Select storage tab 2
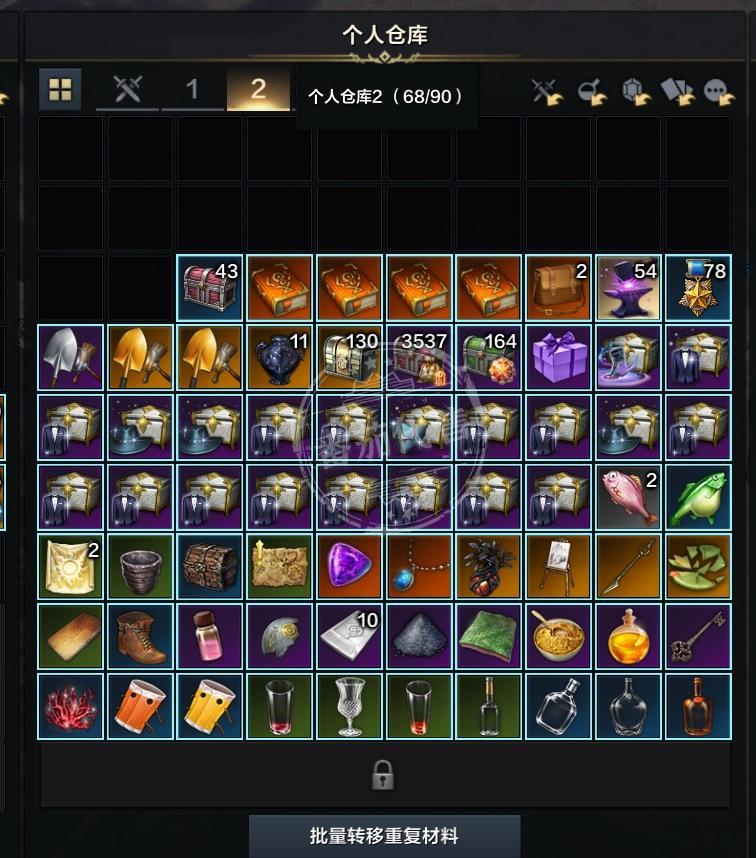Screen dimensions: 756x858 pyautogui.click(x=258, y=90)
